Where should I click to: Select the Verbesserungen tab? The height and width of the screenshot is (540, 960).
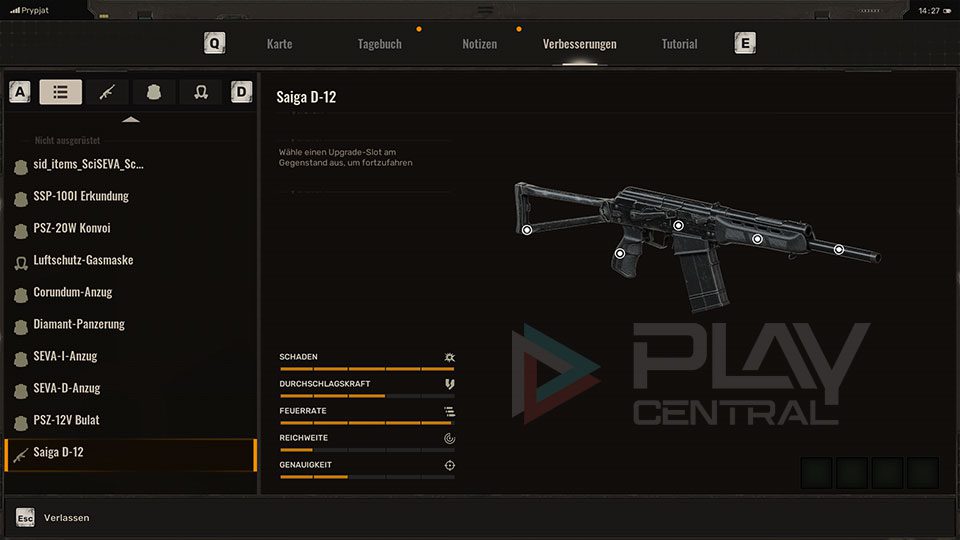[579, 44]
